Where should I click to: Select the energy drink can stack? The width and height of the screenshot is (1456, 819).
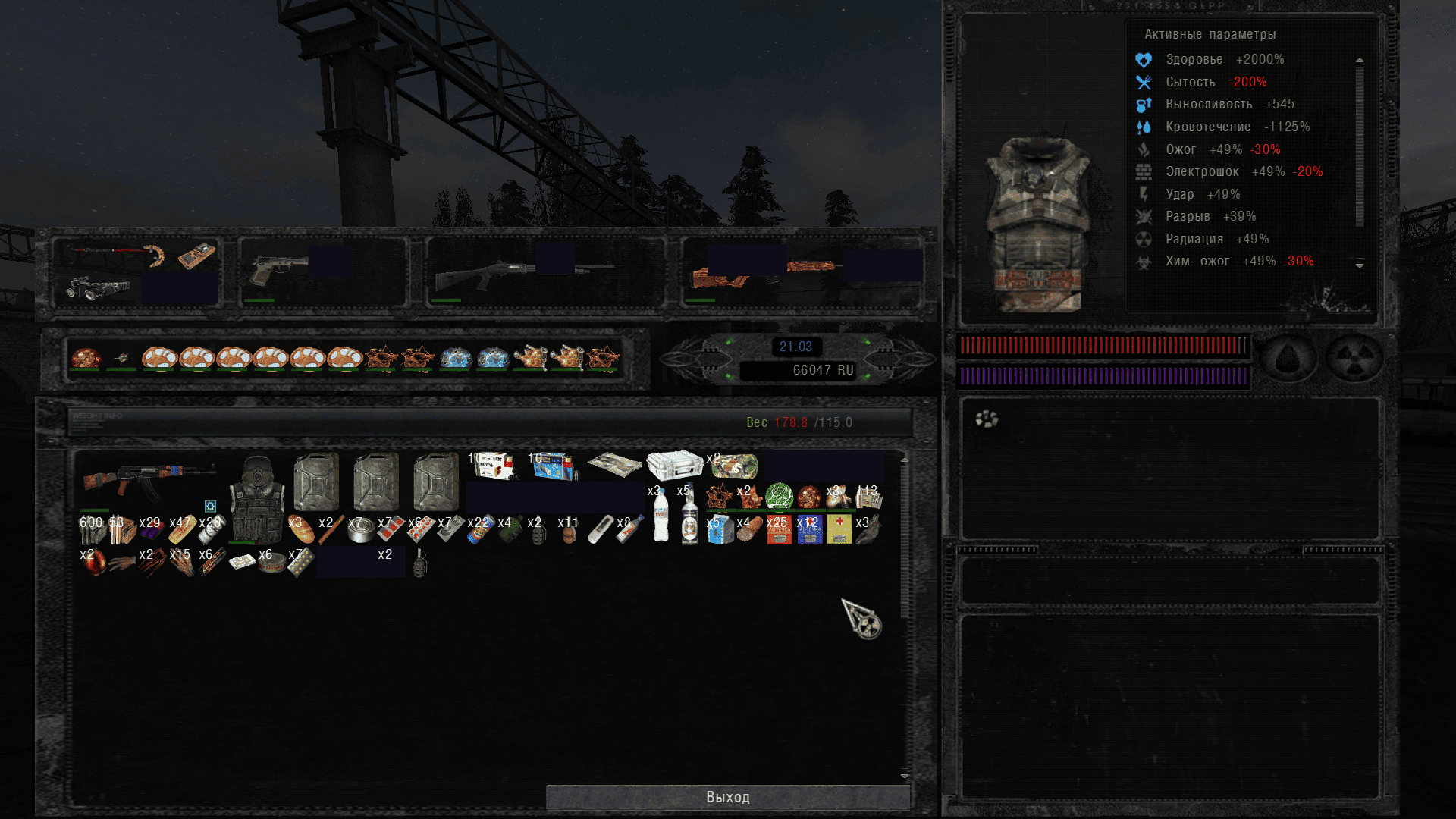[480, 529]
